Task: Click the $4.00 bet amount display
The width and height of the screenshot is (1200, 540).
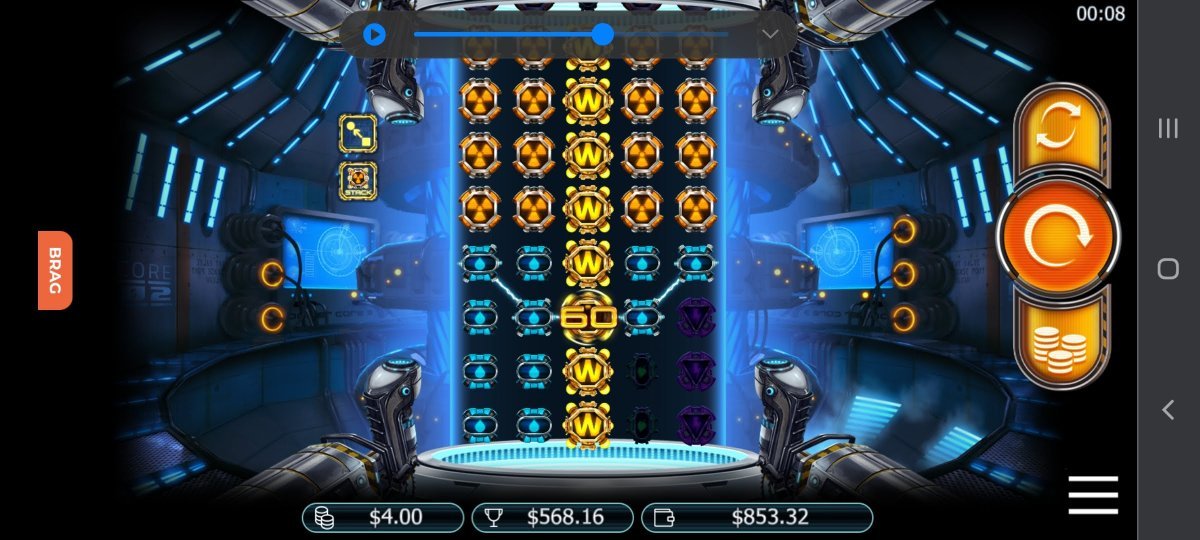Action: (x=383, y=517)
